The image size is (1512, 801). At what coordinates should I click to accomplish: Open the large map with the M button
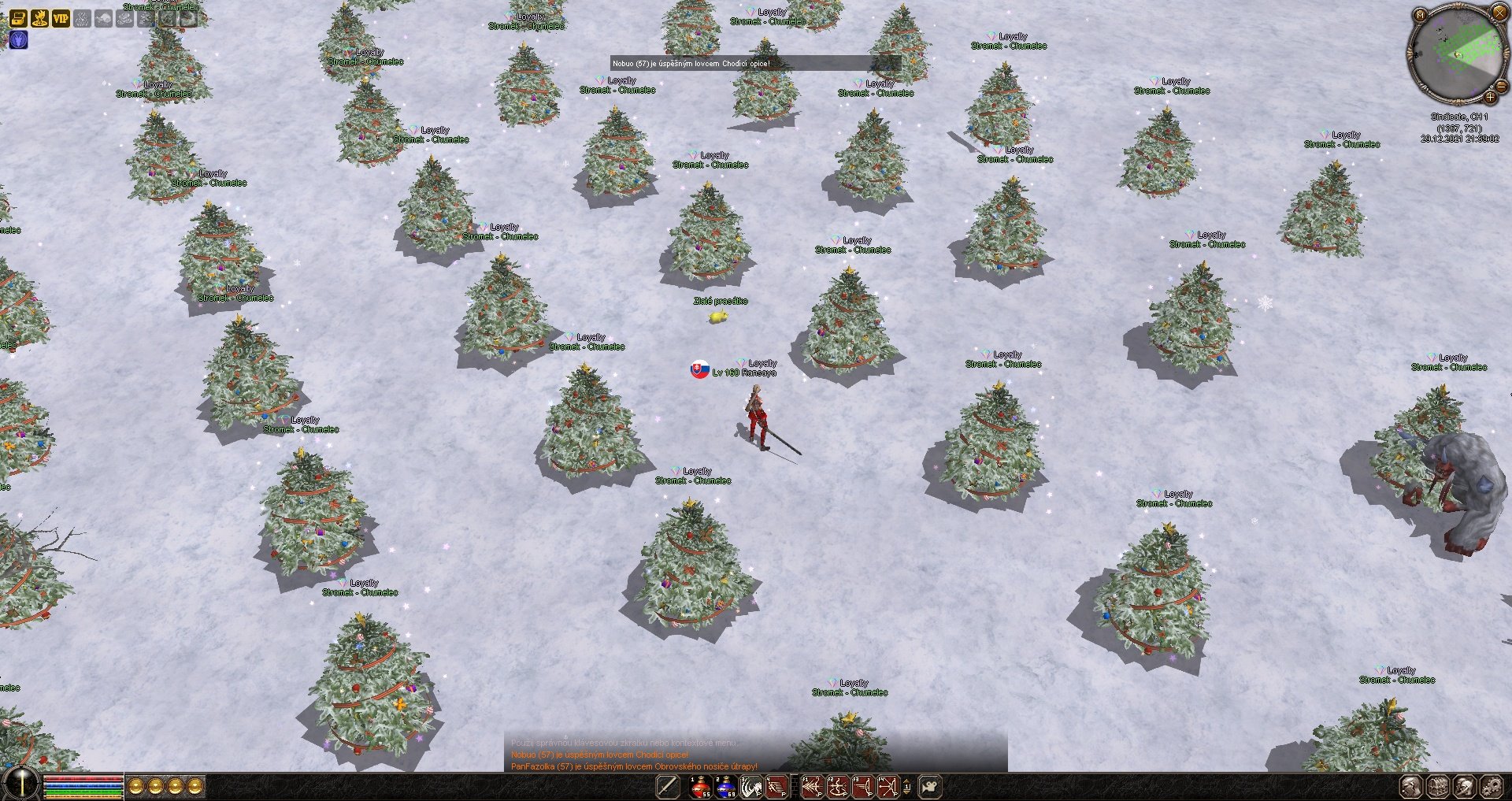(x=1420, y=14)
